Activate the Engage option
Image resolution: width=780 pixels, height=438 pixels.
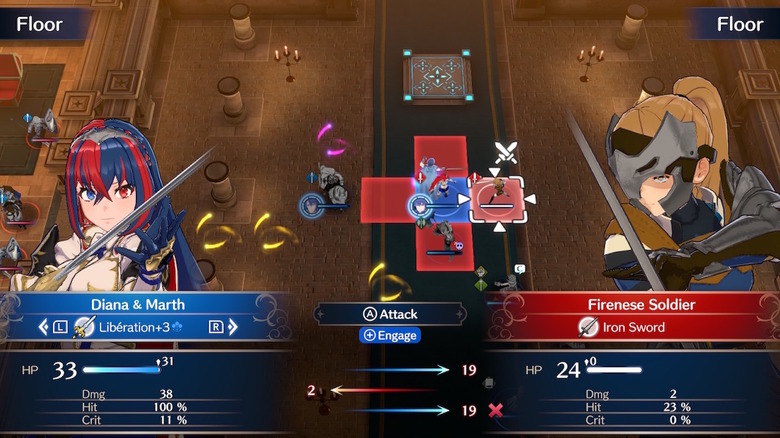click(390, 336)
